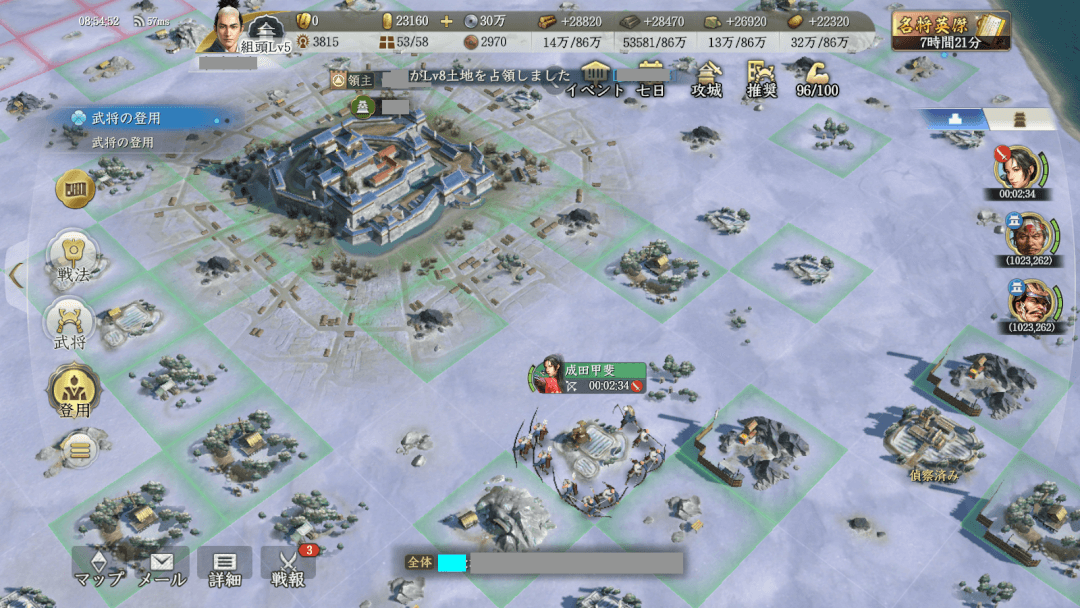Screen dimensions: 1080x608
Task: Show the 詳細 details panel
Action: click(225, 566)
